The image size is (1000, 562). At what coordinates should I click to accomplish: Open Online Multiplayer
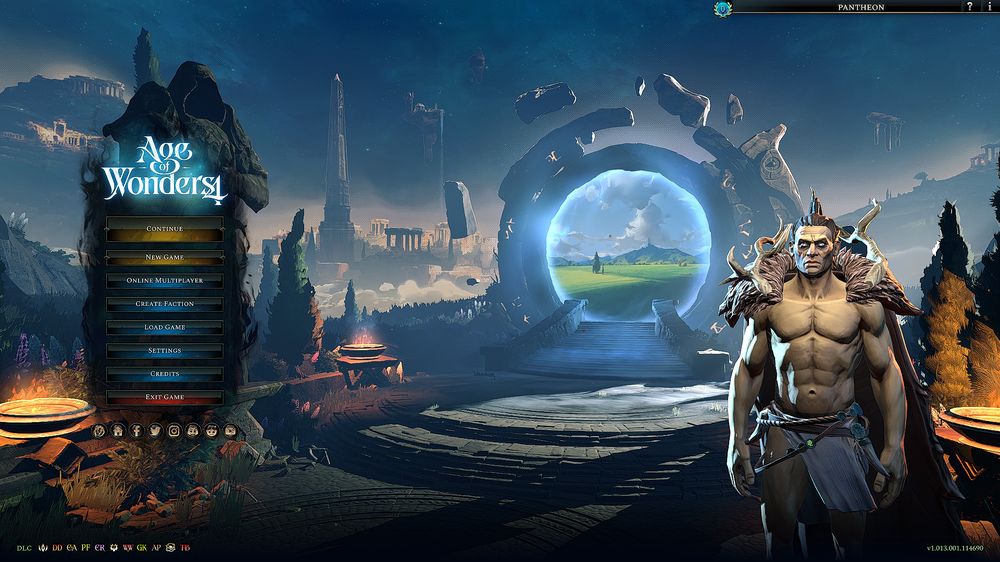click(165, 280)
